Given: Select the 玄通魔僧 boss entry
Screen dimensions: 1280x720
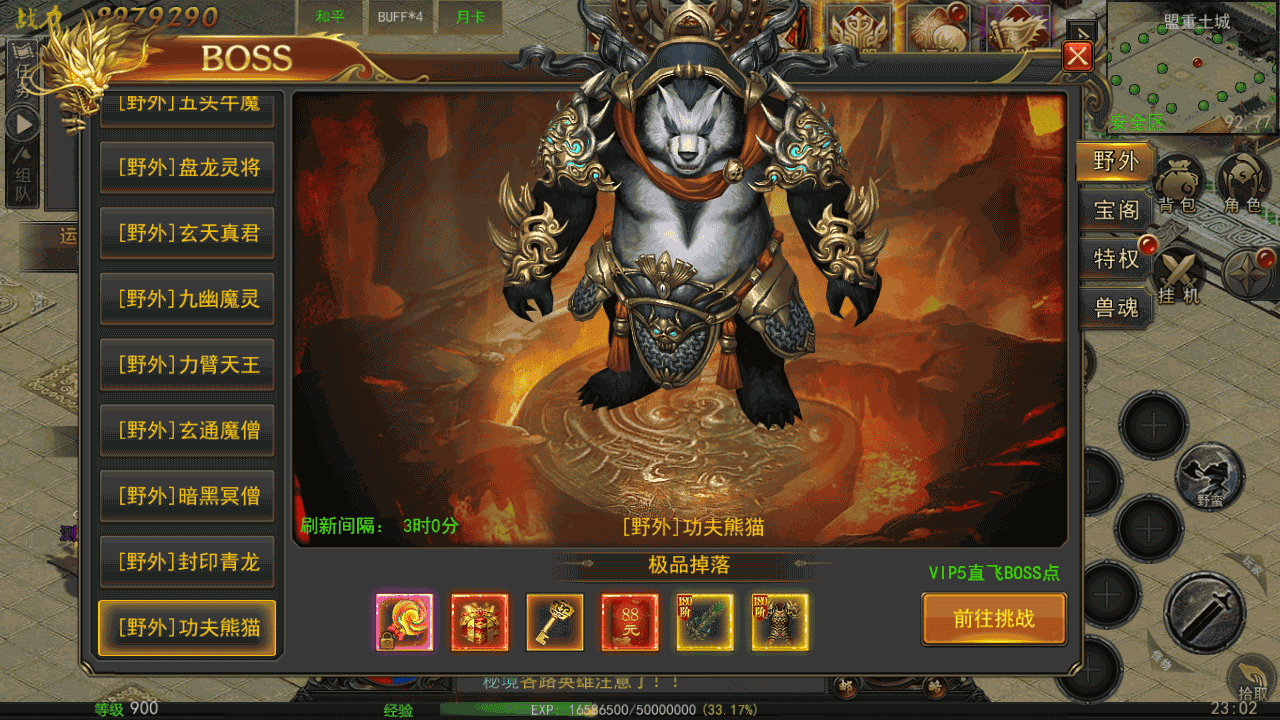Looking at the screenshot, I should (187, 431).
